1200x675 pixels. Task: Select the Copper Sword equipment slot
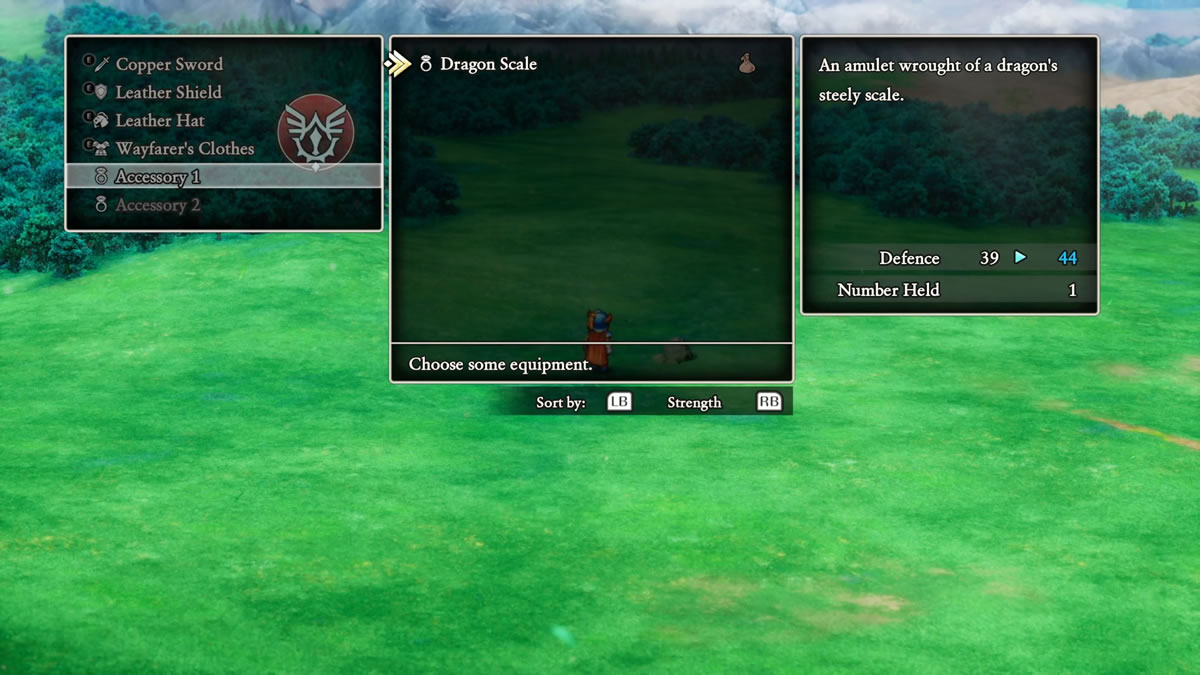[169, 64]
